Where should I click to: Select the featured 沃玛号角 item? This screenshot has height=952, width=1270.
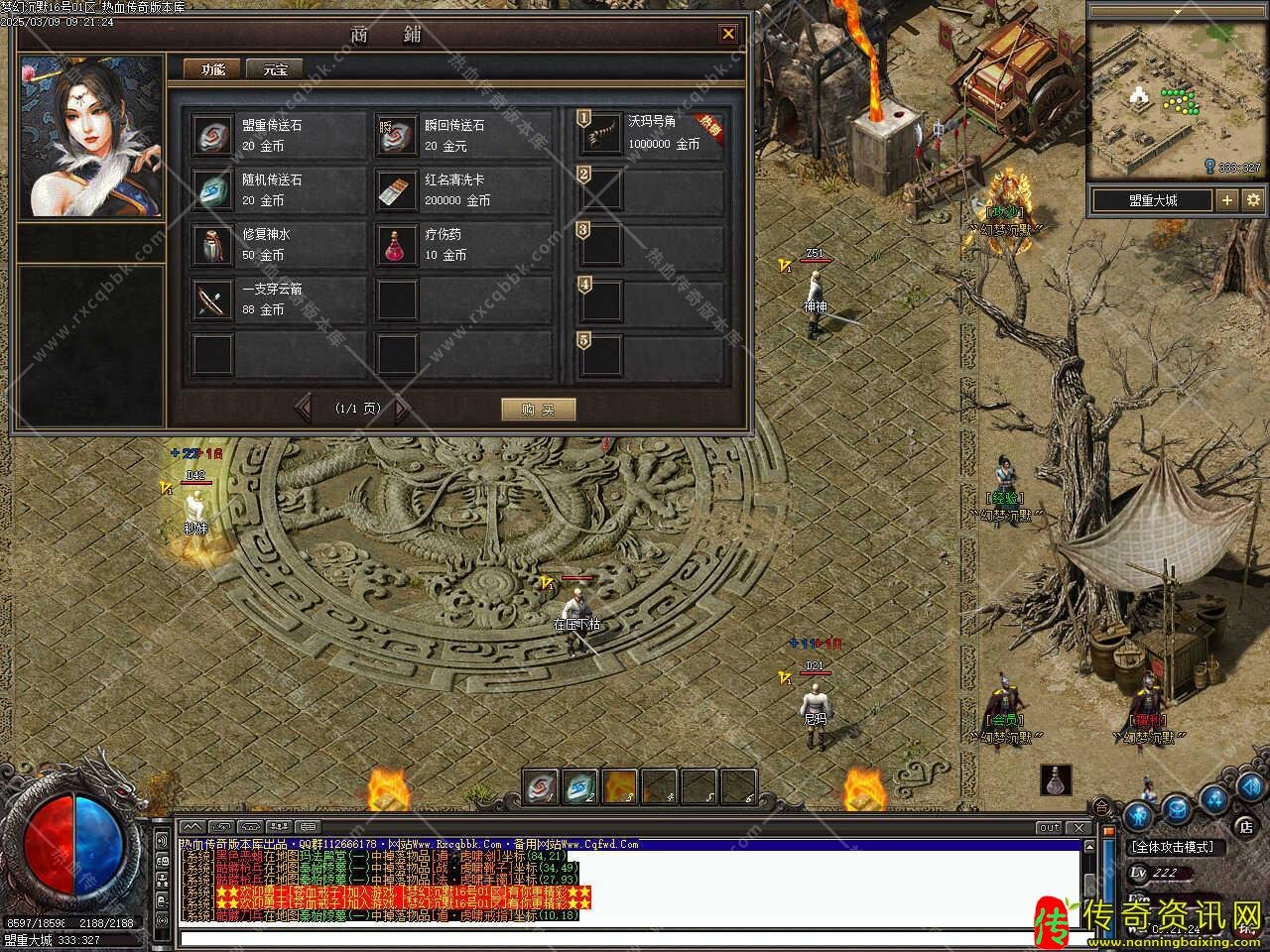point(601,136)
